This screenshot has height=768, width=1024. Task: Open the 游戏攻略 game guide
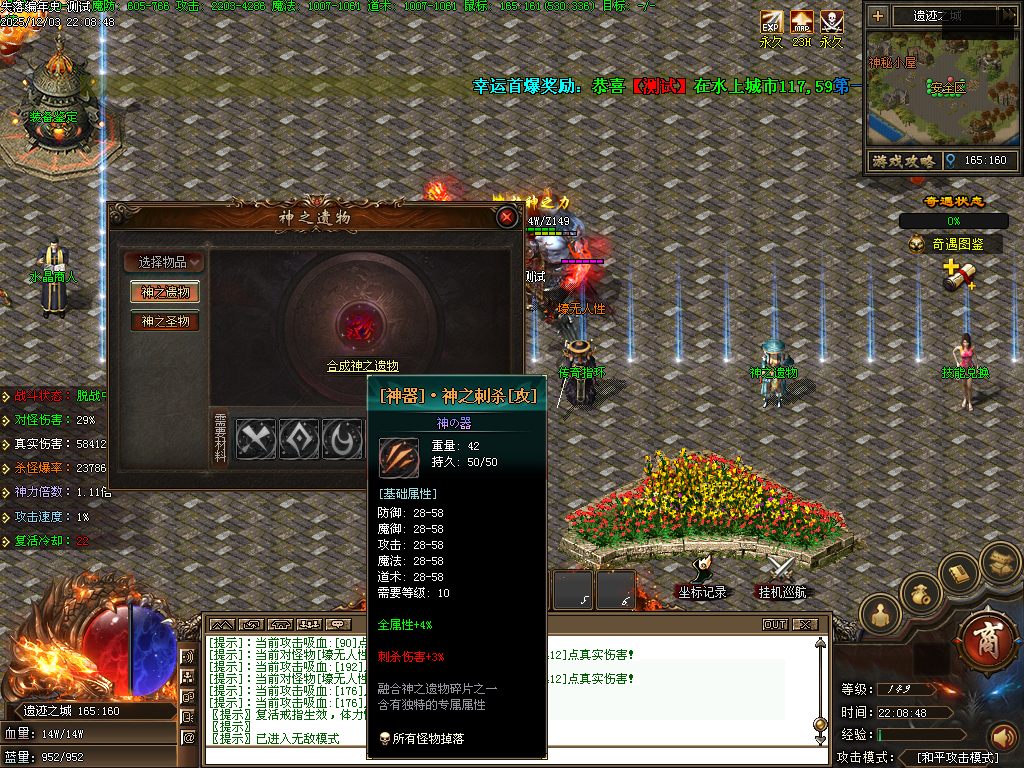[x=903, y=160]
